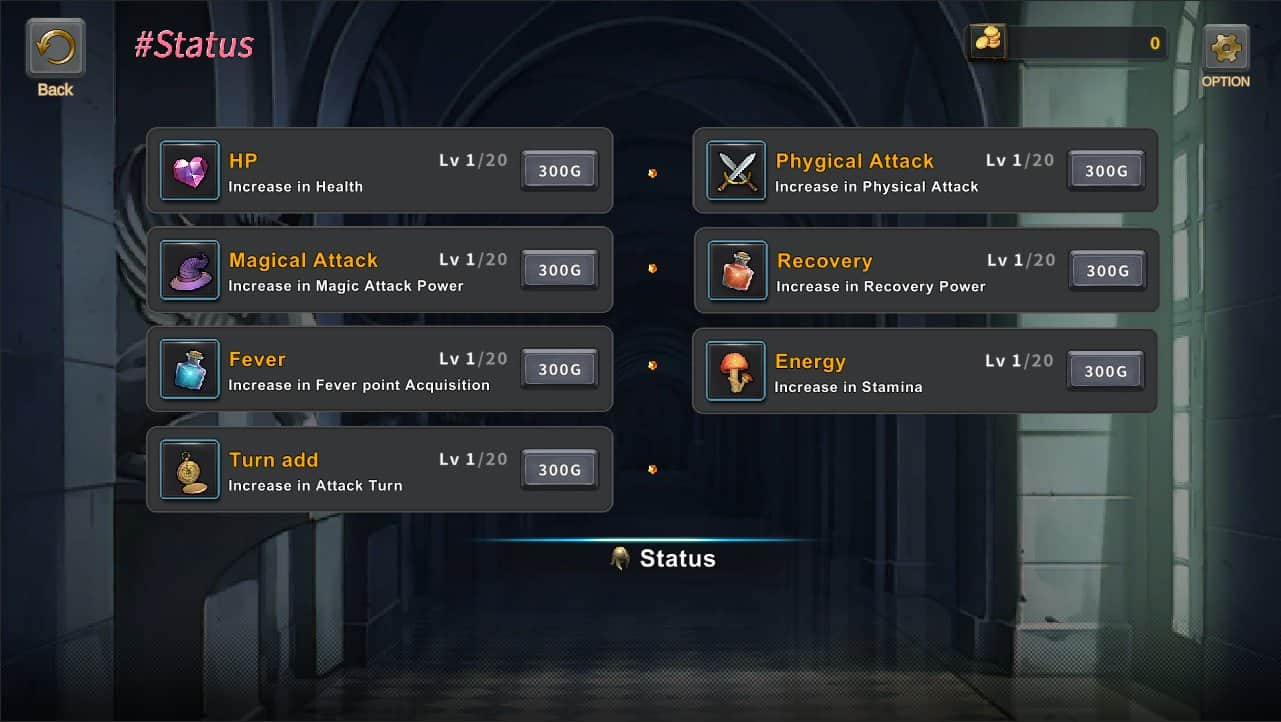The image size is (1281, 722).
Task: Upgrade Phygical Attack for 300G
Action: 1106,171
